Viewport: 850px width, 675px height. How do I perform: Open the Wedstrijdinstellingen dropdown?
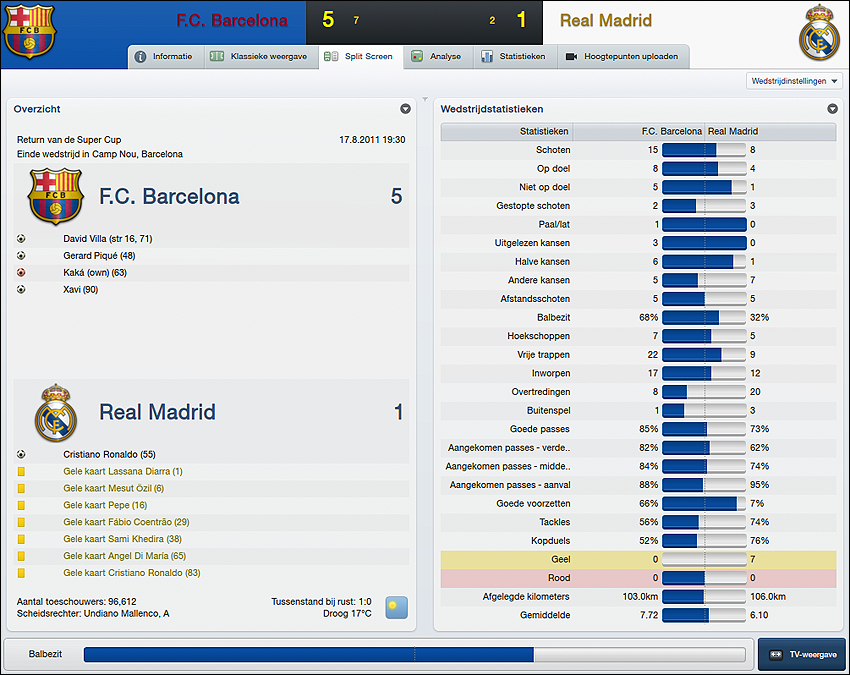pos(794,81)
